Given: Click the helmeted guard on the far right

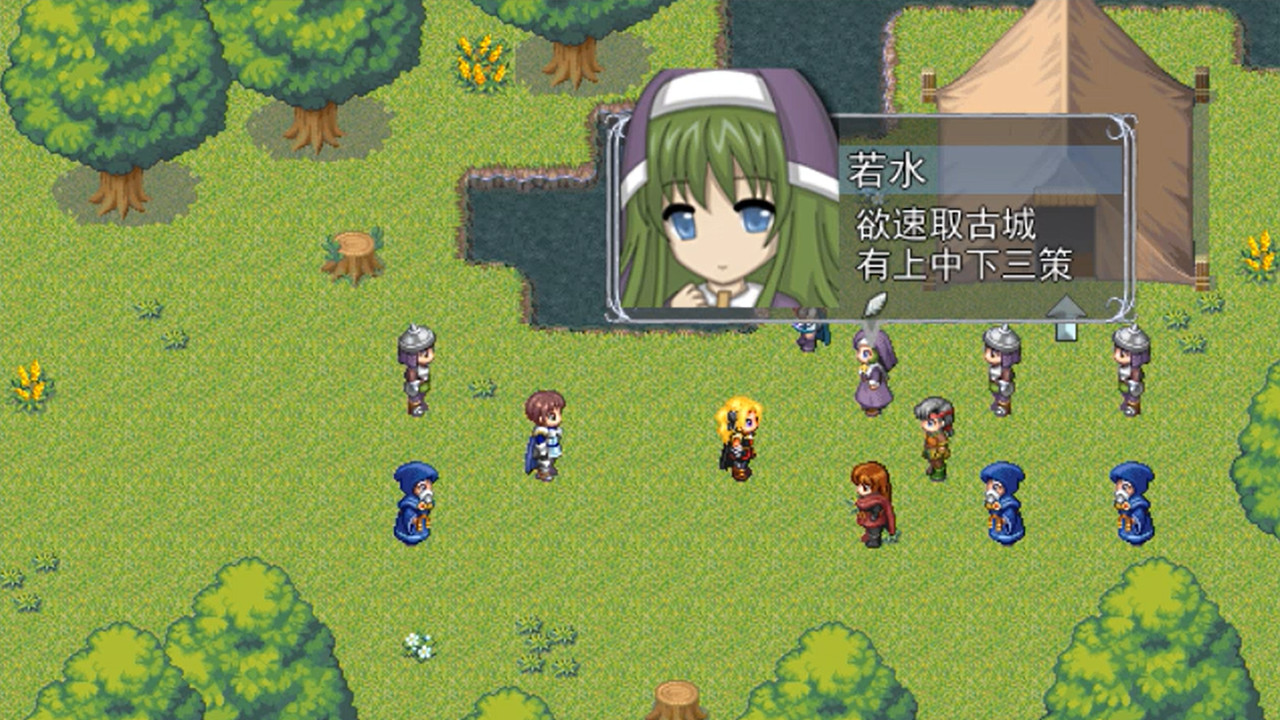Looking at the screenshot, I should (x=1130, y=370).
